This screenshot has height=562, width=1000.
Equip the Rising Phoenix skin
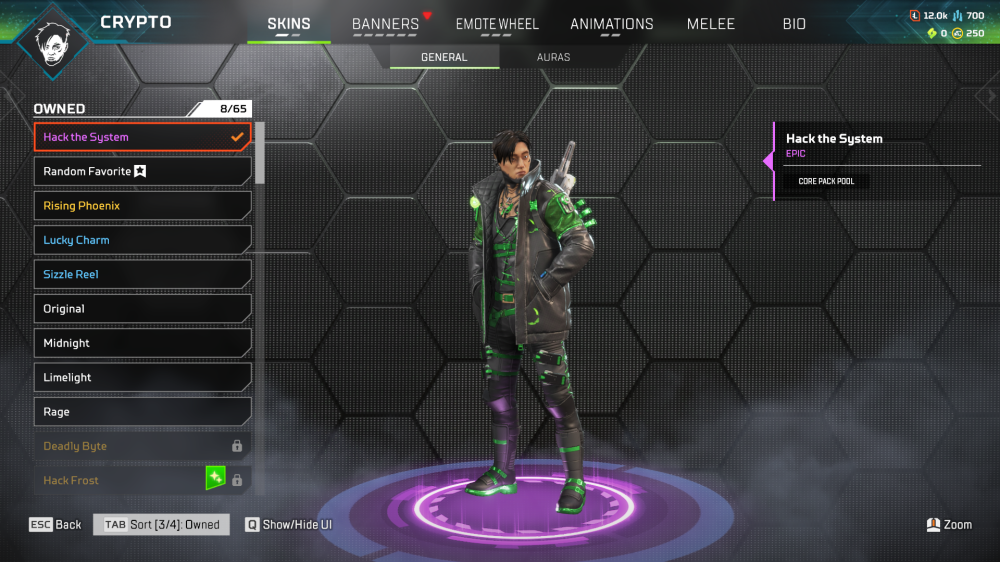(x=142, y=206)
